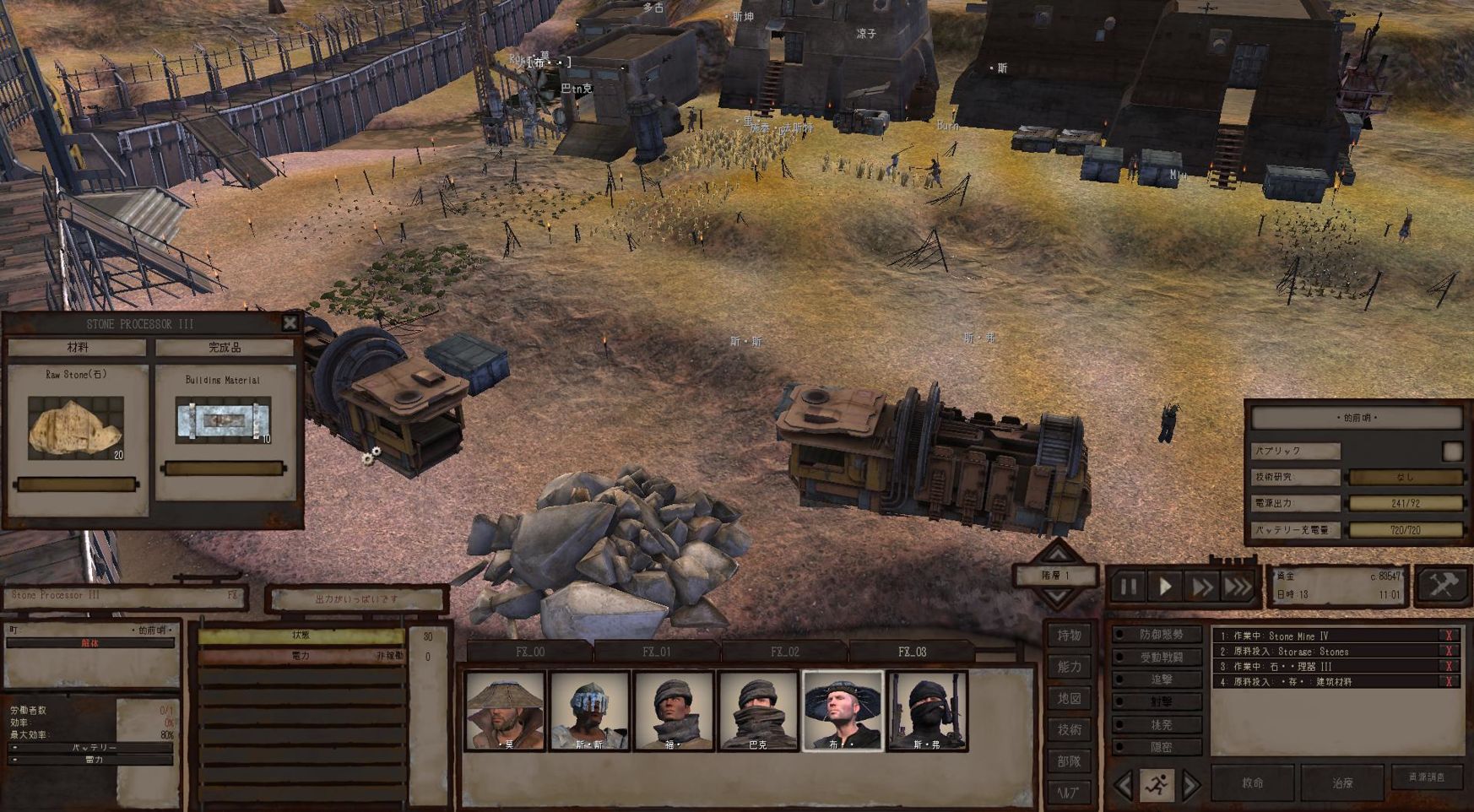The image size is (1474, 812).
Task: Pause the game speed
Action: (x=1129, y=586)
